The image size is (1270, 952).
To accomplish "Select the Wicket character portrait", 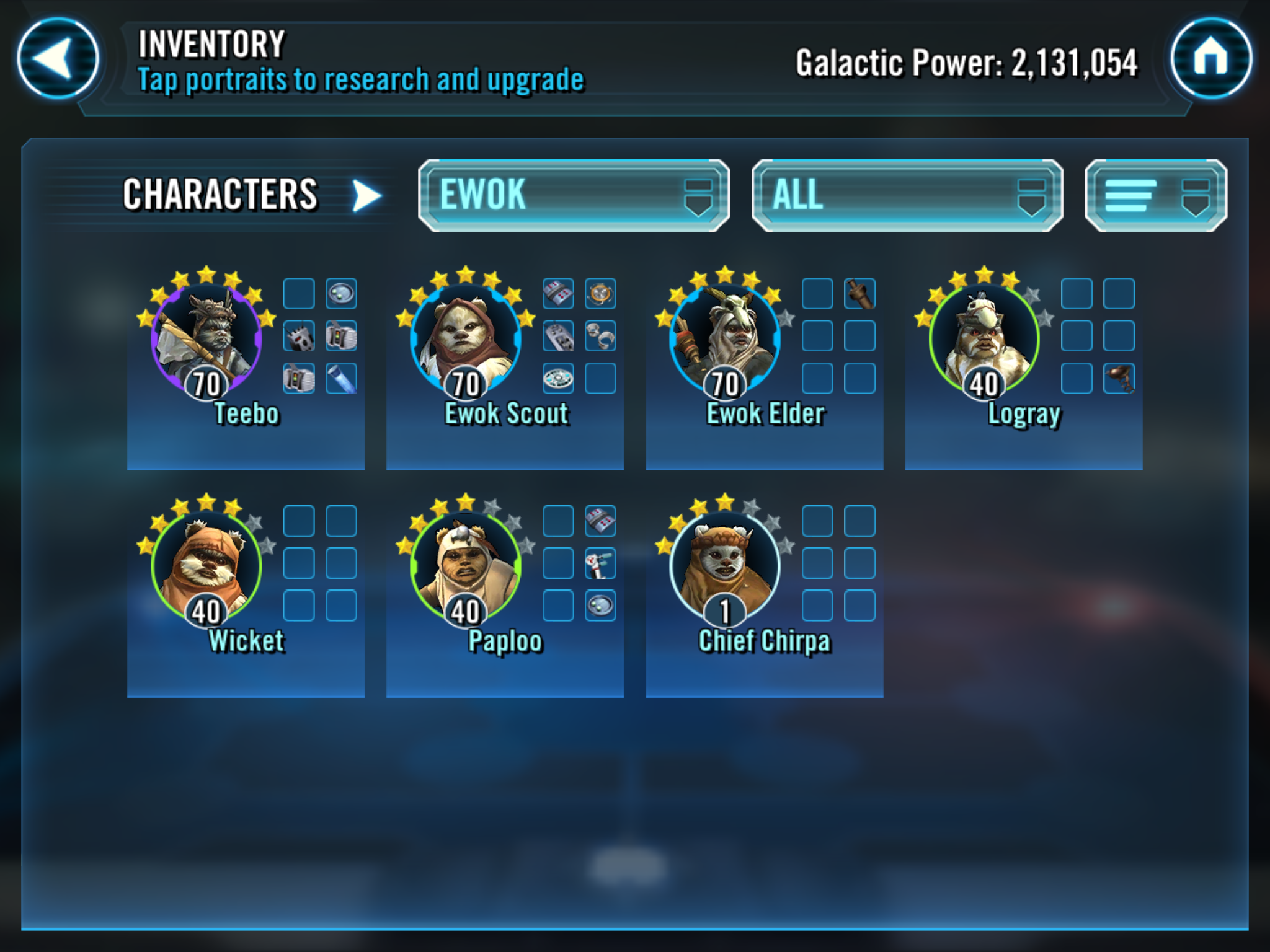I will (206, 566).
